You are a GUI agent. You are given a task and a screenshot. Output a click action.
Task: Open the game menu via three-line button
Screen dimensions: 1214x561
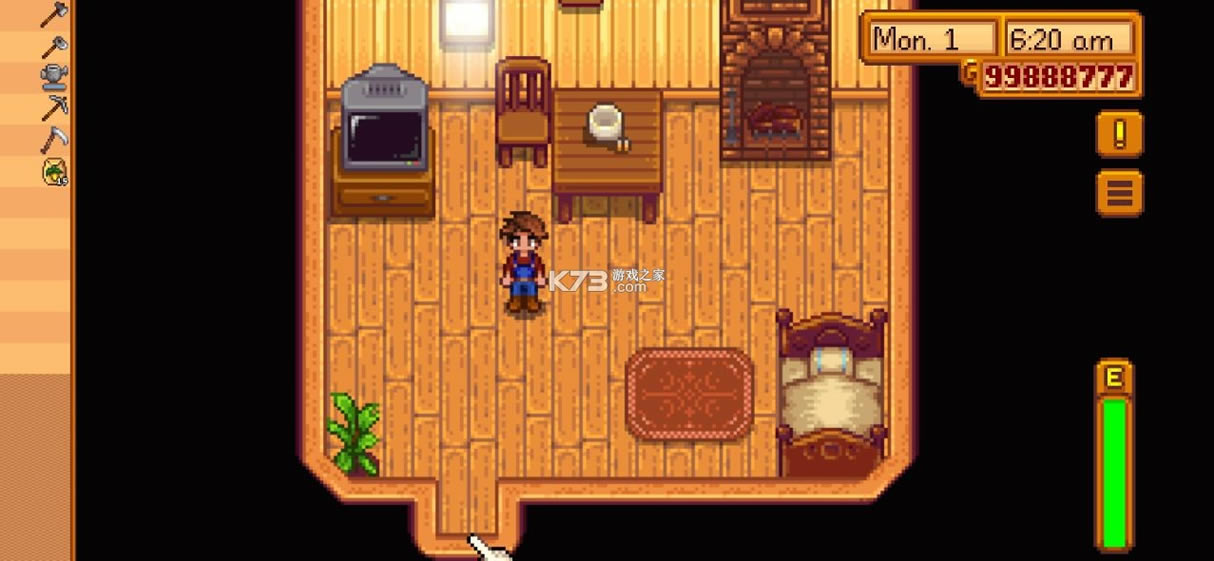[1119, 192]
